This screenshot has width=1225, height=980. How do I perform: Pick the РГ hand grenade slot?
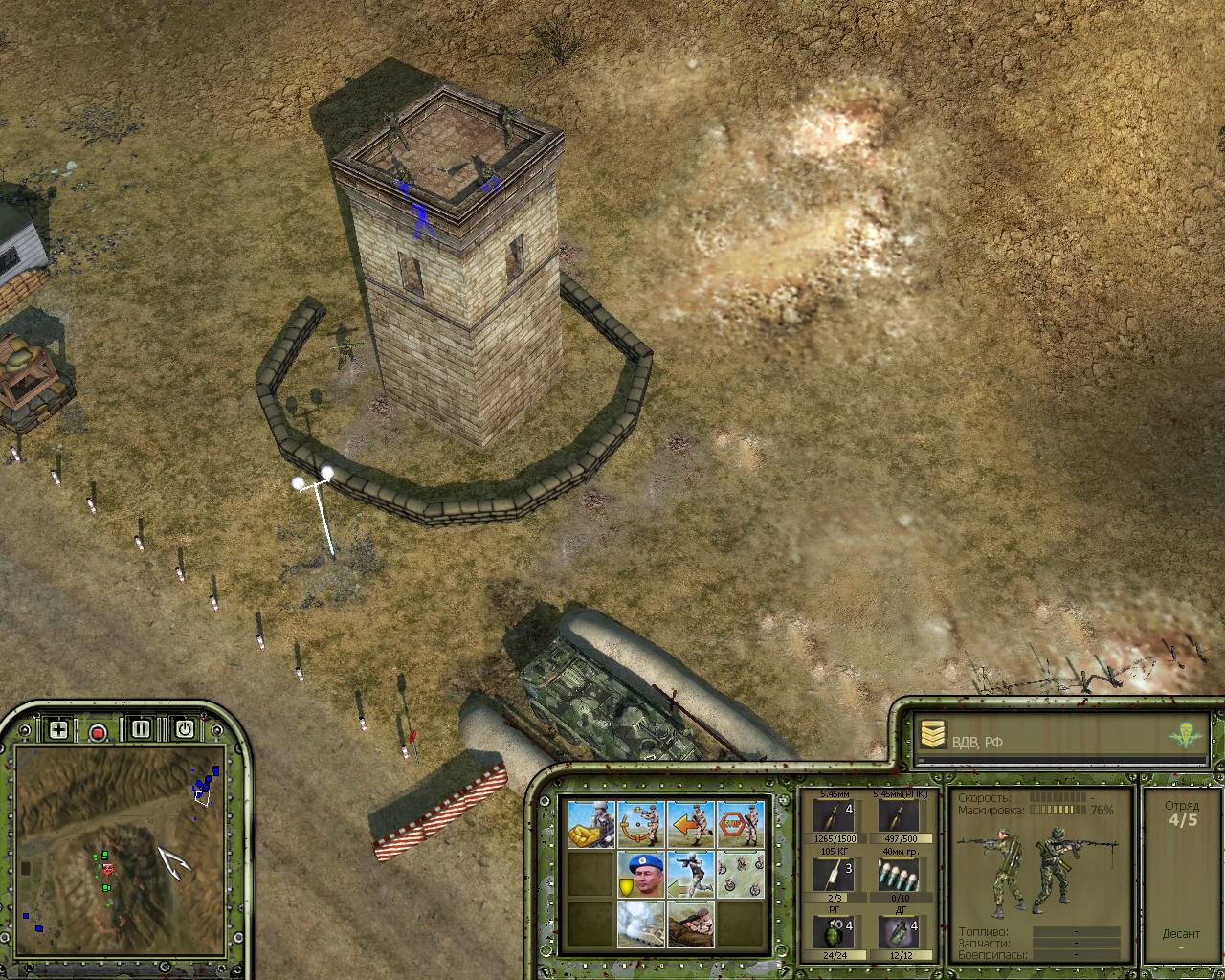pyautogui.click(x=835, y=933)
